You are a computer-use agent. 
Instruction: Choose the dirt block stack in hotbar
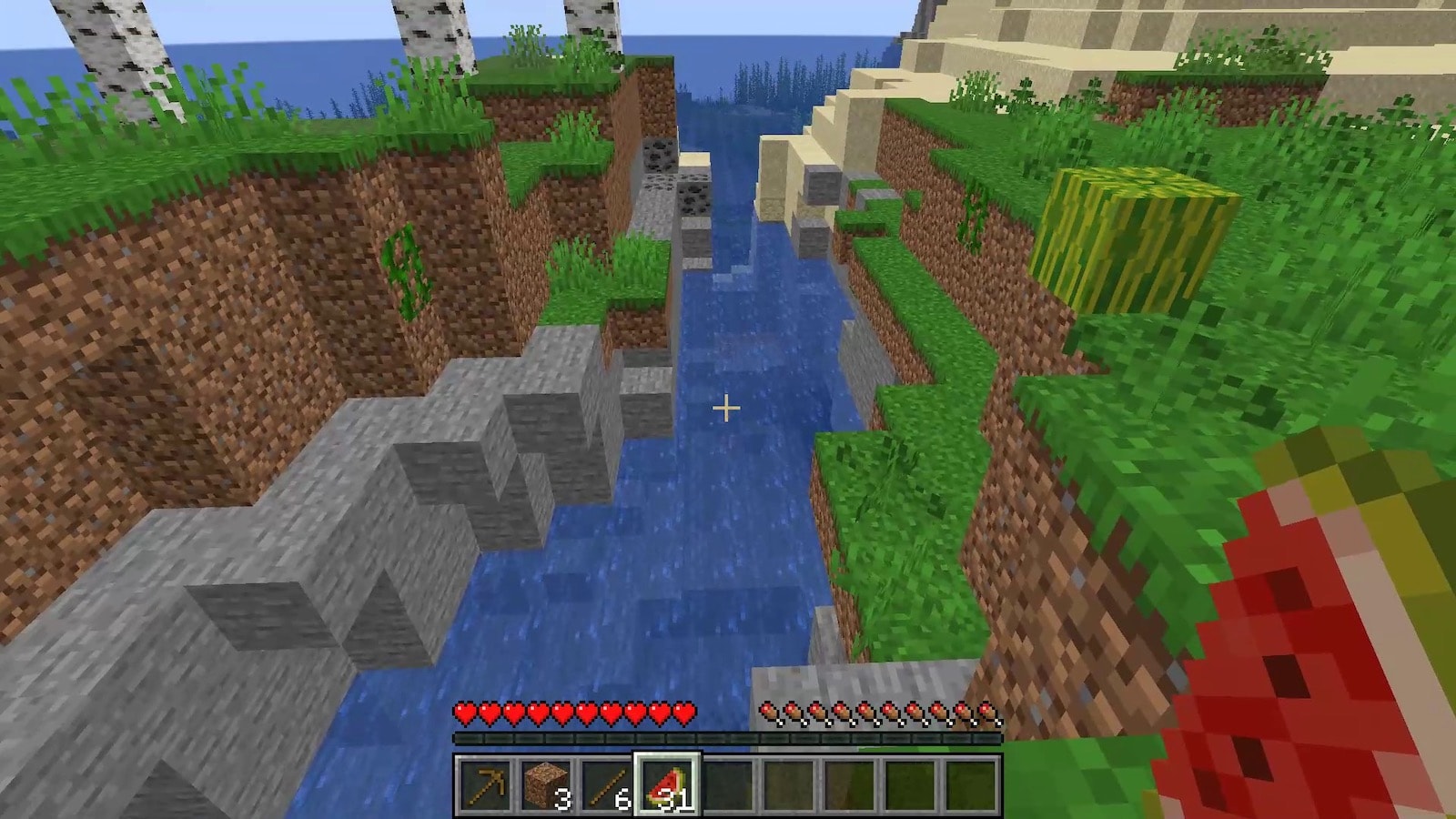[546, 784]
